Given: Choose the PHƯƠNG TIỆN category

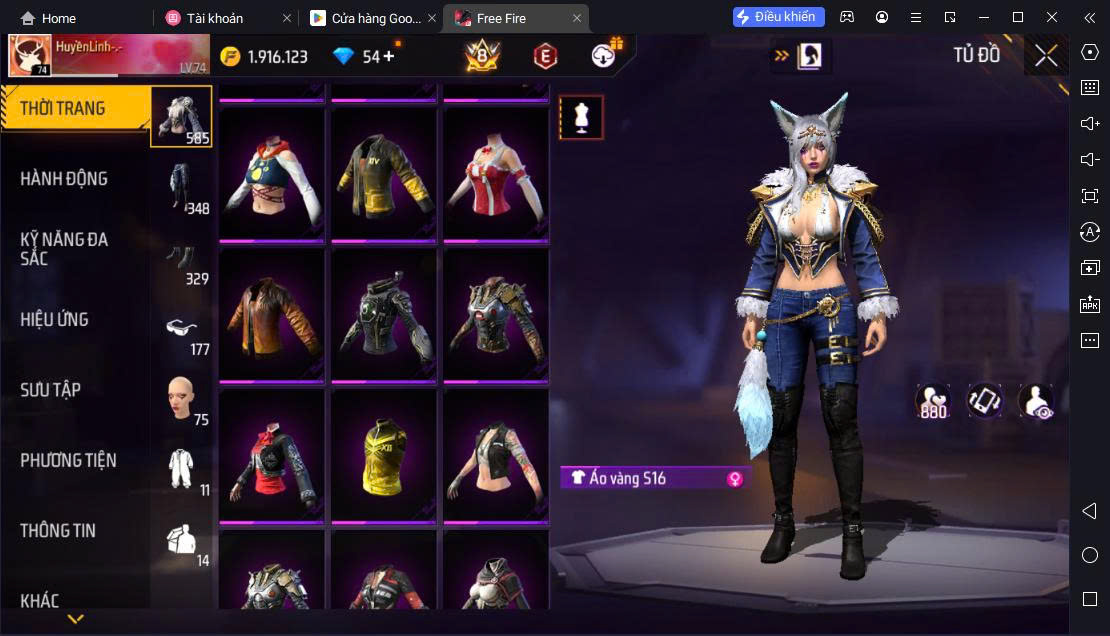Looking at the screenshot, I should click(68, 460).
